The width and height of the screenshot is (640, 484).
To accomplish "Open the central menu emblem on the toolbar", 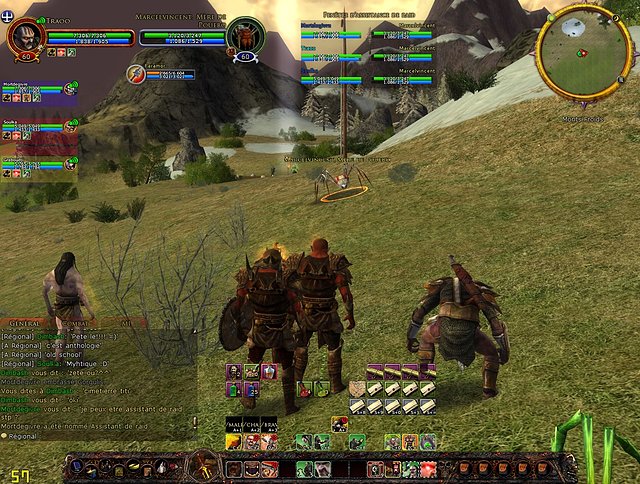I will [x=204, y=466].
